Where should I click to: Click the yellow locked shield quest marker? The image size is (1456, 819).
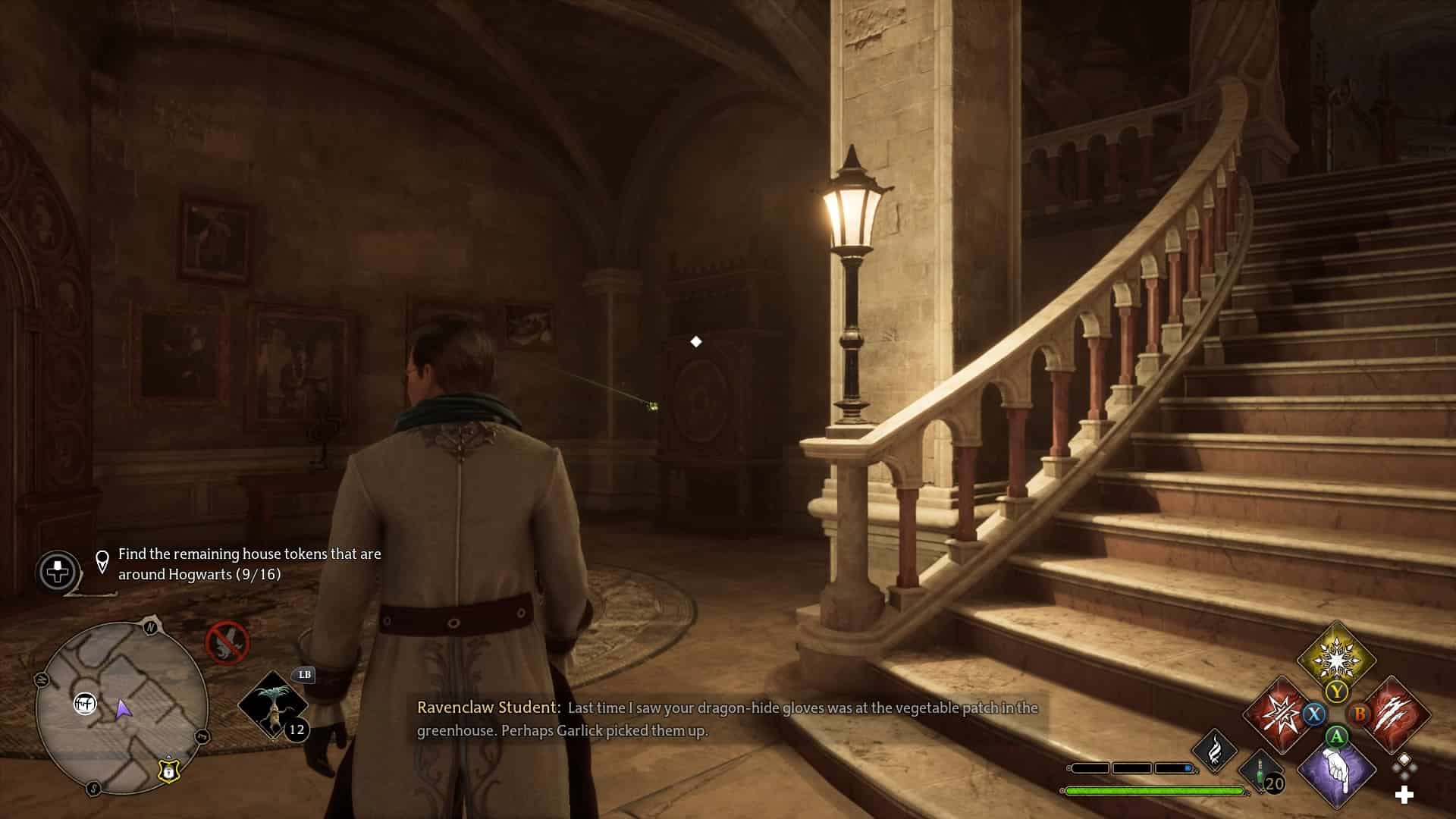point(168,770)
